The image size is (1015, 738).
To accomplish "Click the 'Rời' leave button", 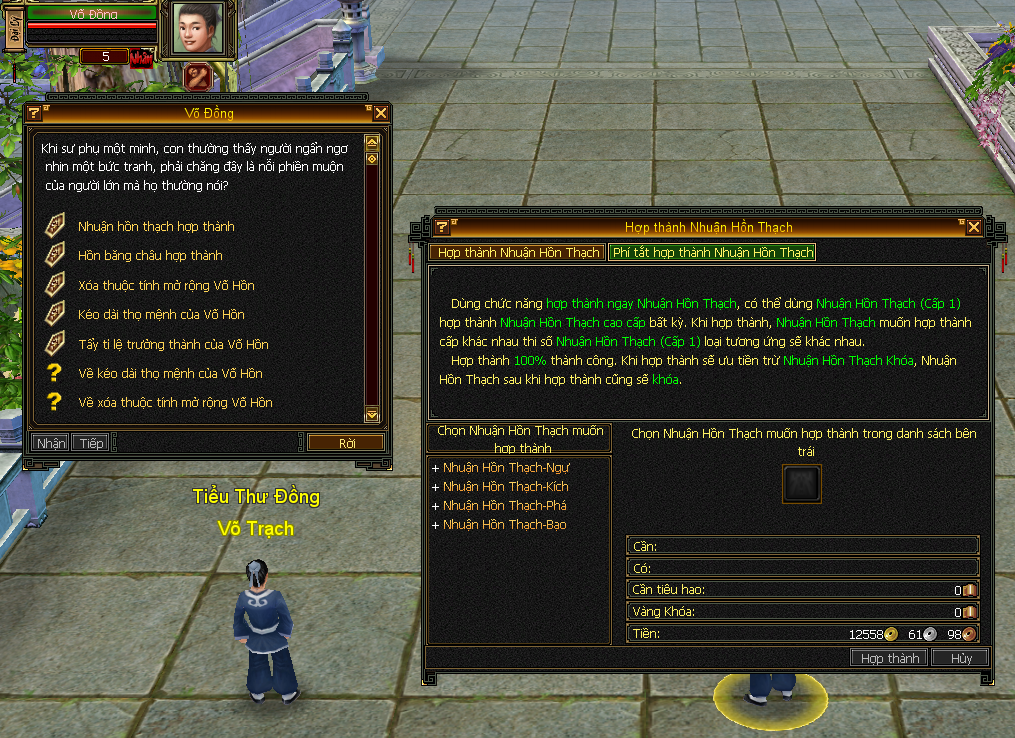I will tap(346, 443).
